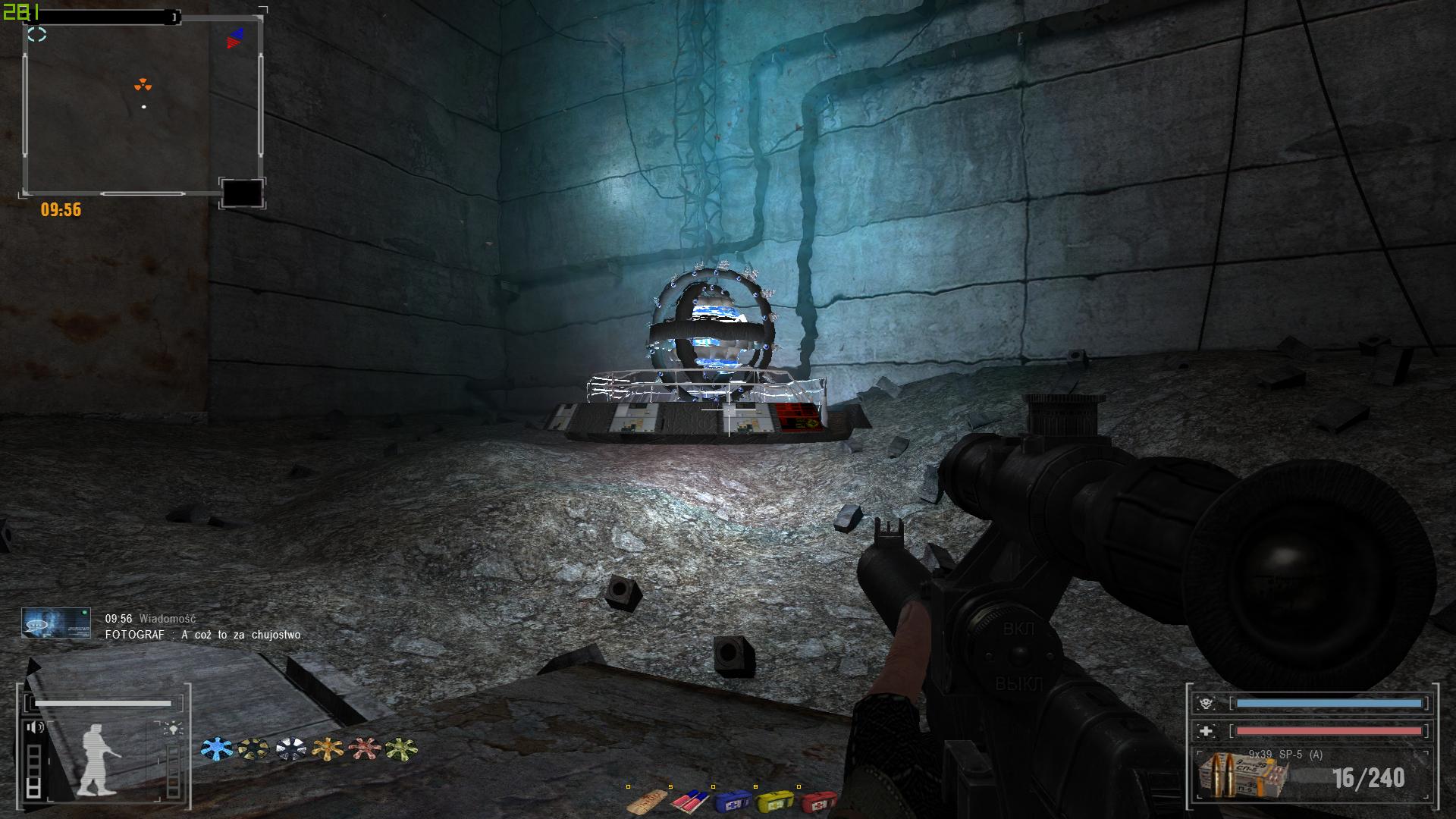The width and height of the screenshot is (1456, 819).
Task: Select the radiation marker on the minimap
Action: [143, 85]
